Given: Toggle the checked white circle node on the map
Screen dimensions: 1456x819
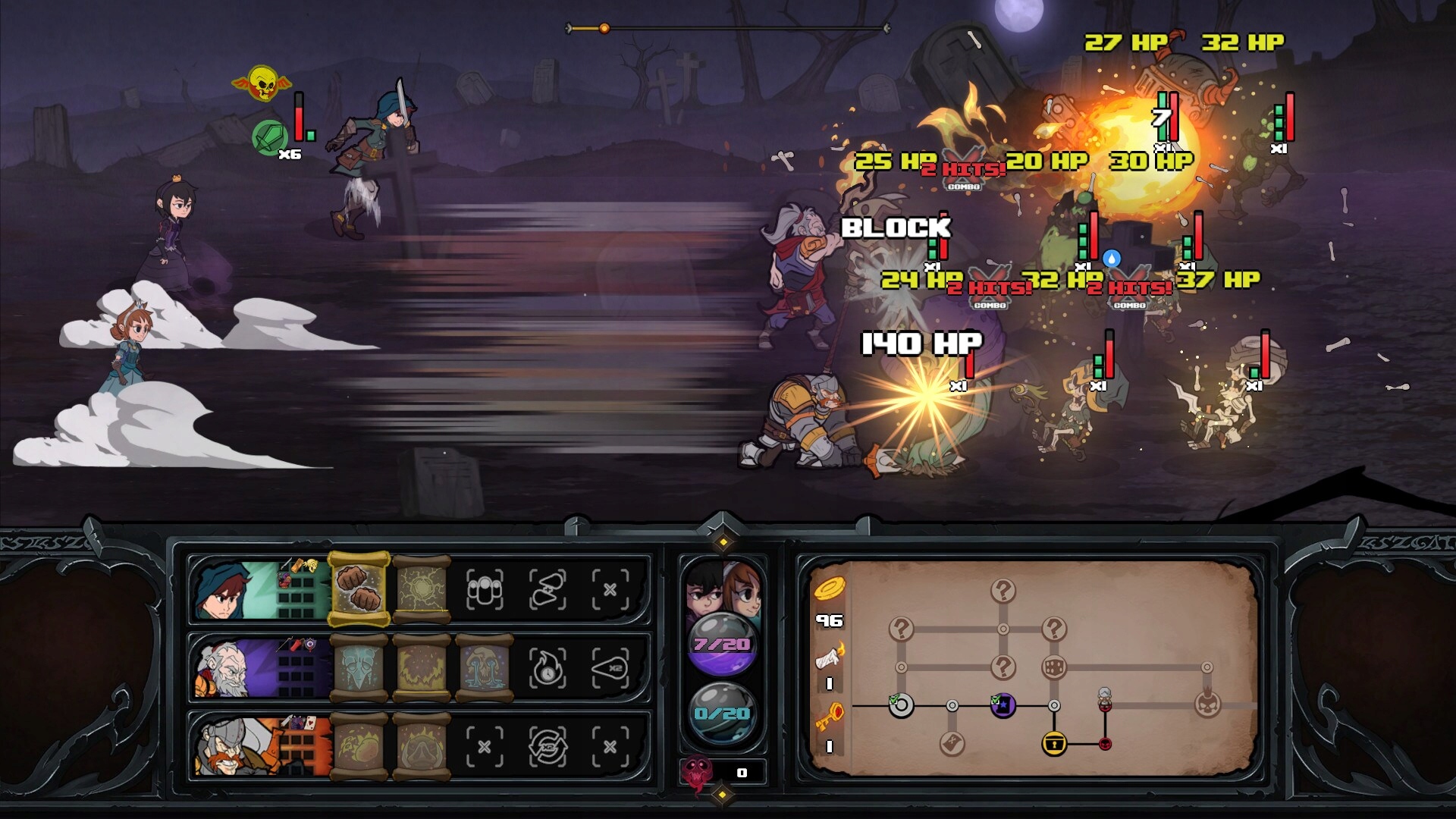Looking at the screenshot, I should [902, 706].
